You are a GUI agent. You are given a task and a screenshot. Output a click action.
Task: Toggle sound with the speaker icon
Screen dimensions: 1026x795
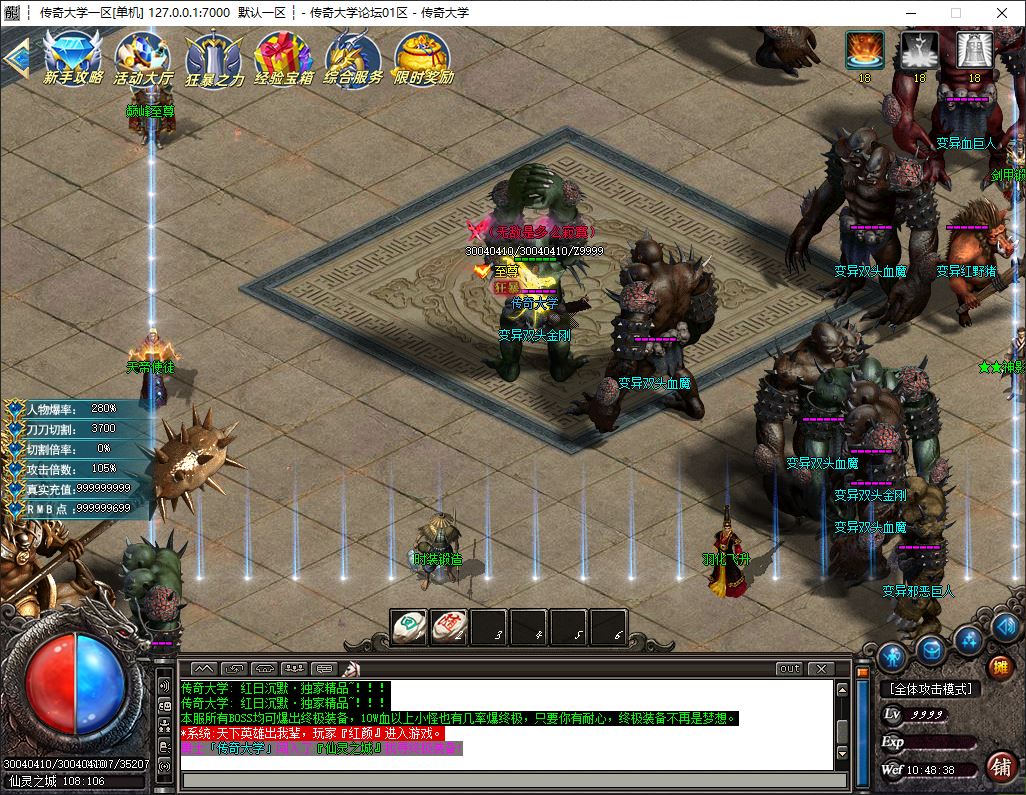click(1006, 628)
